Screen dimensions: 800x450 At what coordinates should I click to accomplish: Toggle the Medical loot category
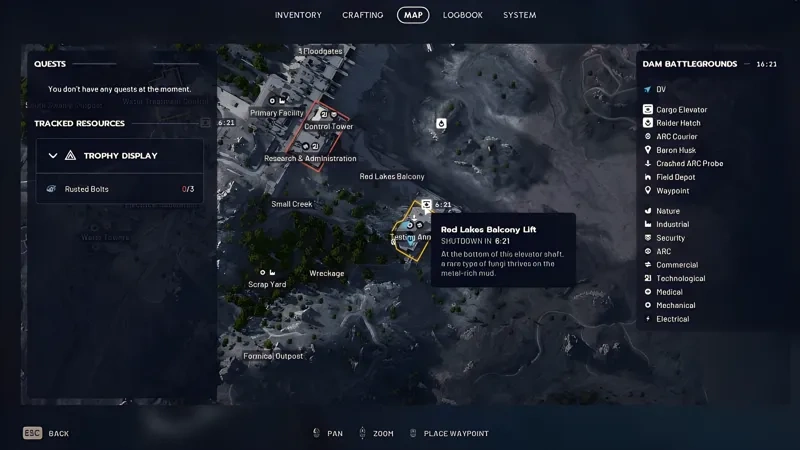click(x=669, y=292)
